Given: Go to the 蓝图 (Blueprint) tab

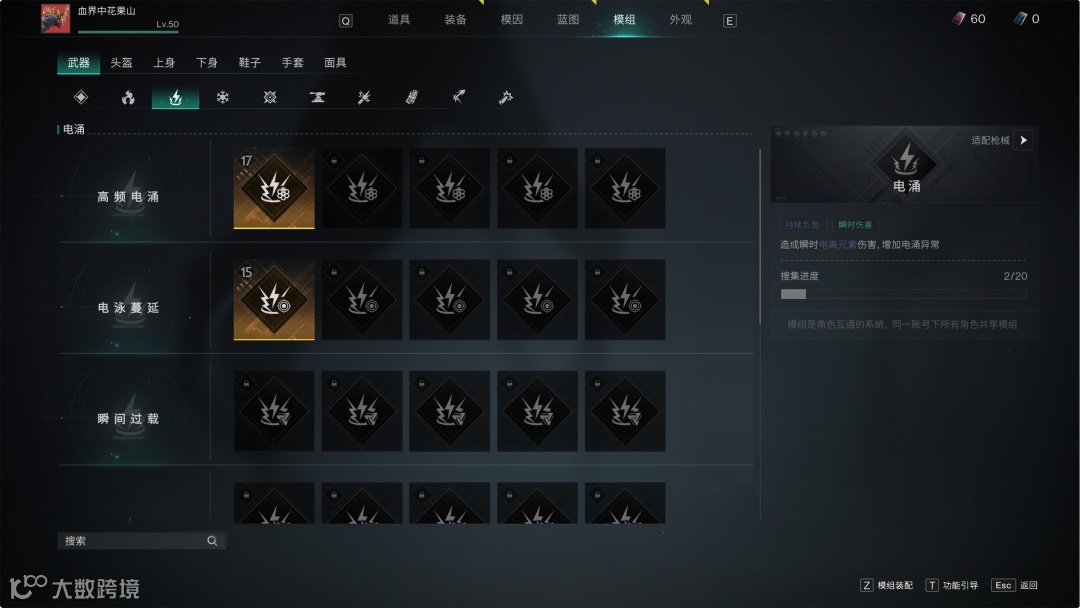Looking at the screenshot, I should 567,20.
